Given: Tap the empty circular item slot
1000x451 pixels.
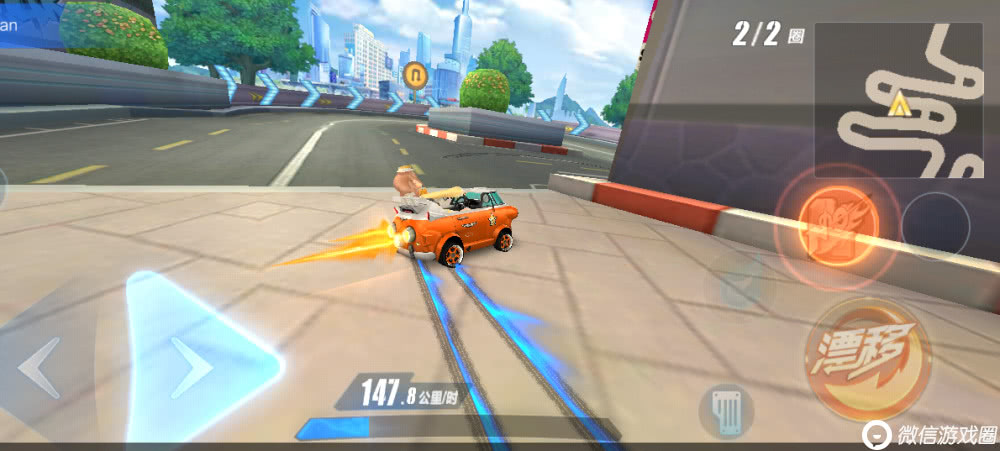Looking at the screenshot, I should [935, 224].
